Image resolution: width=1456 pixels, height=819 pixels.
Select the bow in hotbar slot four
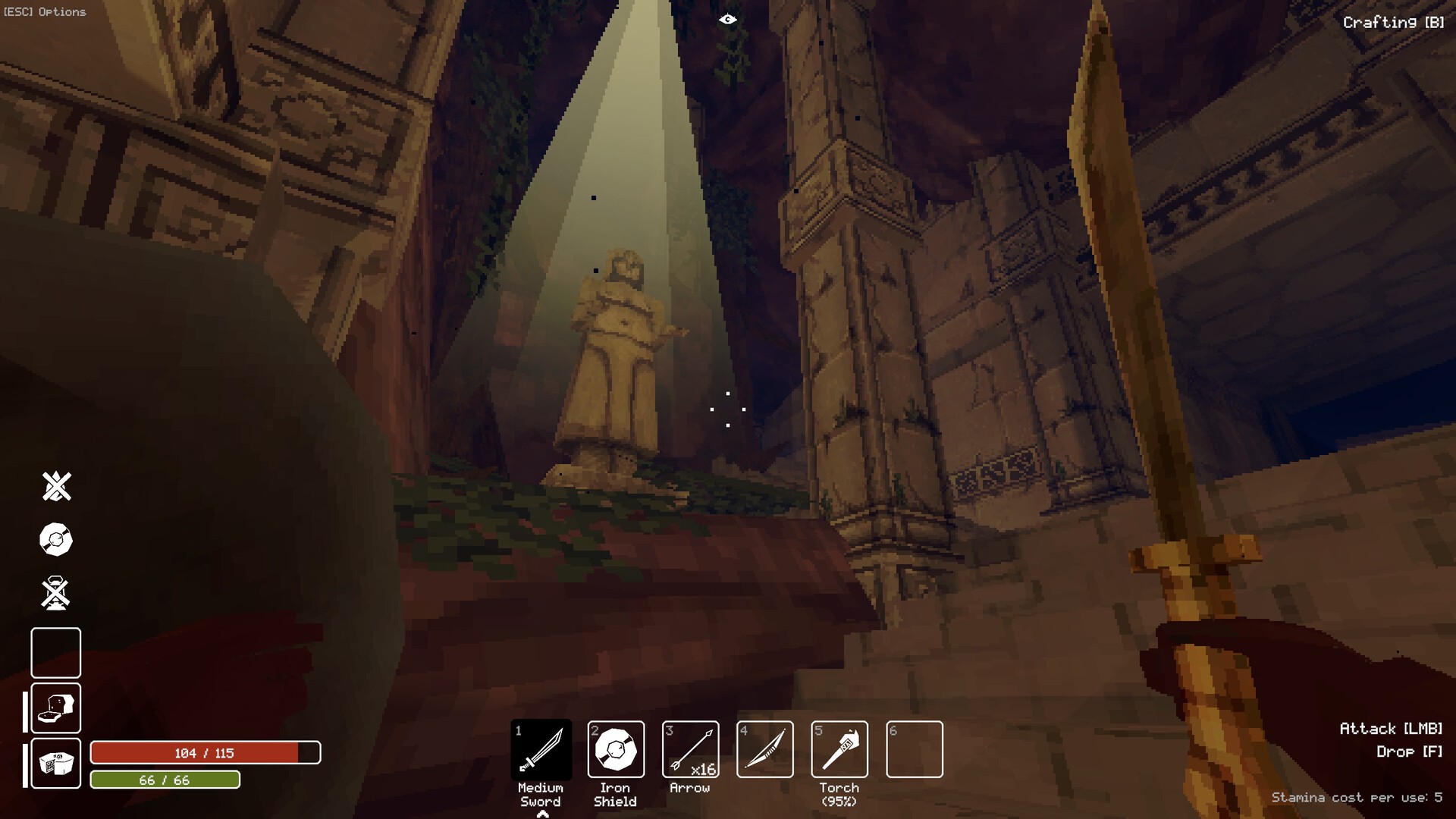point(765,749)
